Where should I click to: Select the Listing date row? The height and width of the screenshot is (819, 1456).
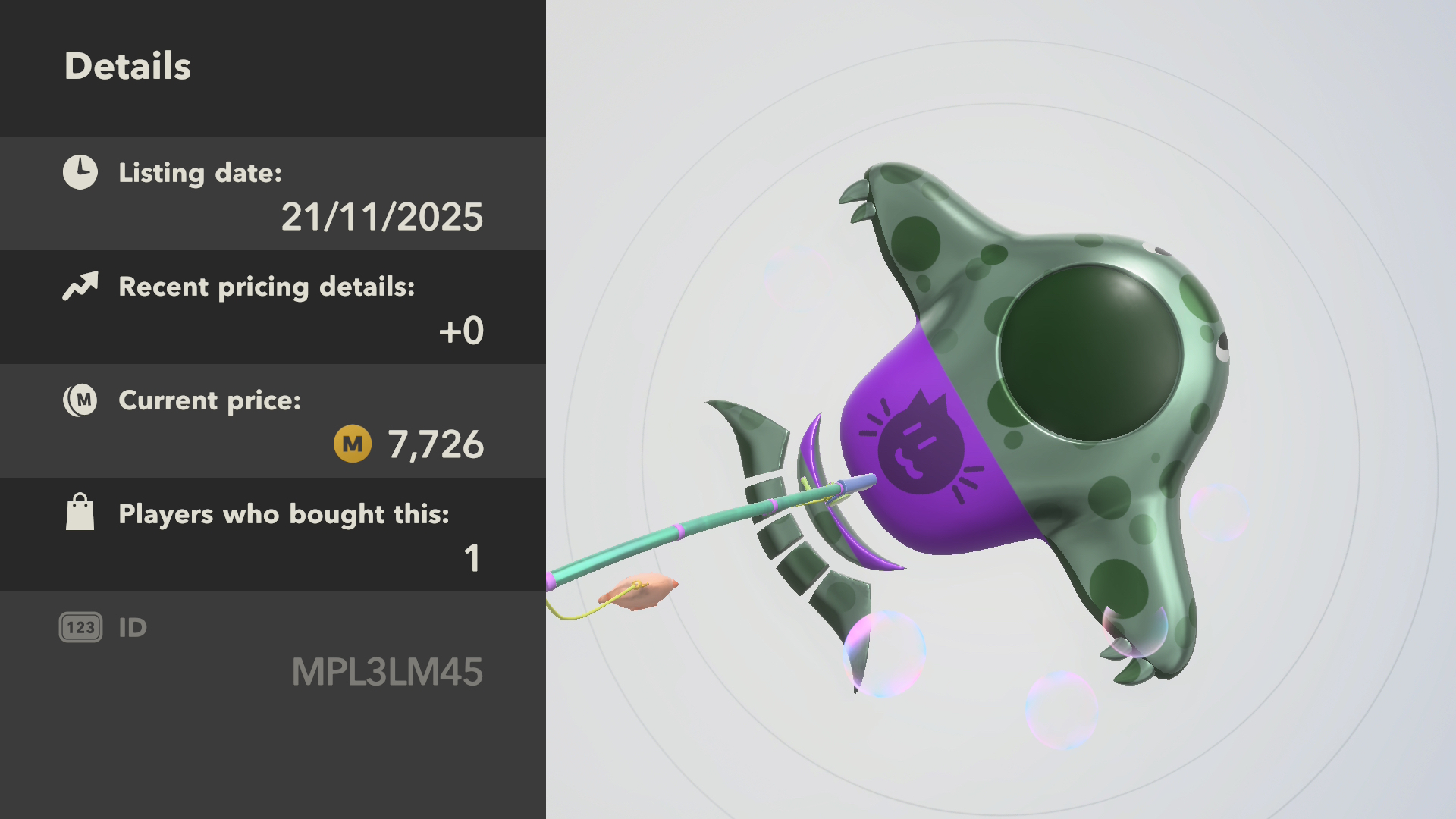point(273,194)
